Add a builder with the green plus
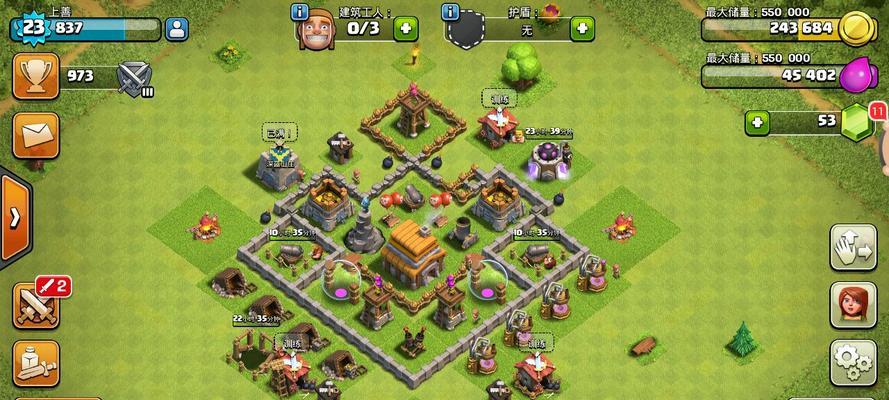The image size is (889, 400). point(405,29)
